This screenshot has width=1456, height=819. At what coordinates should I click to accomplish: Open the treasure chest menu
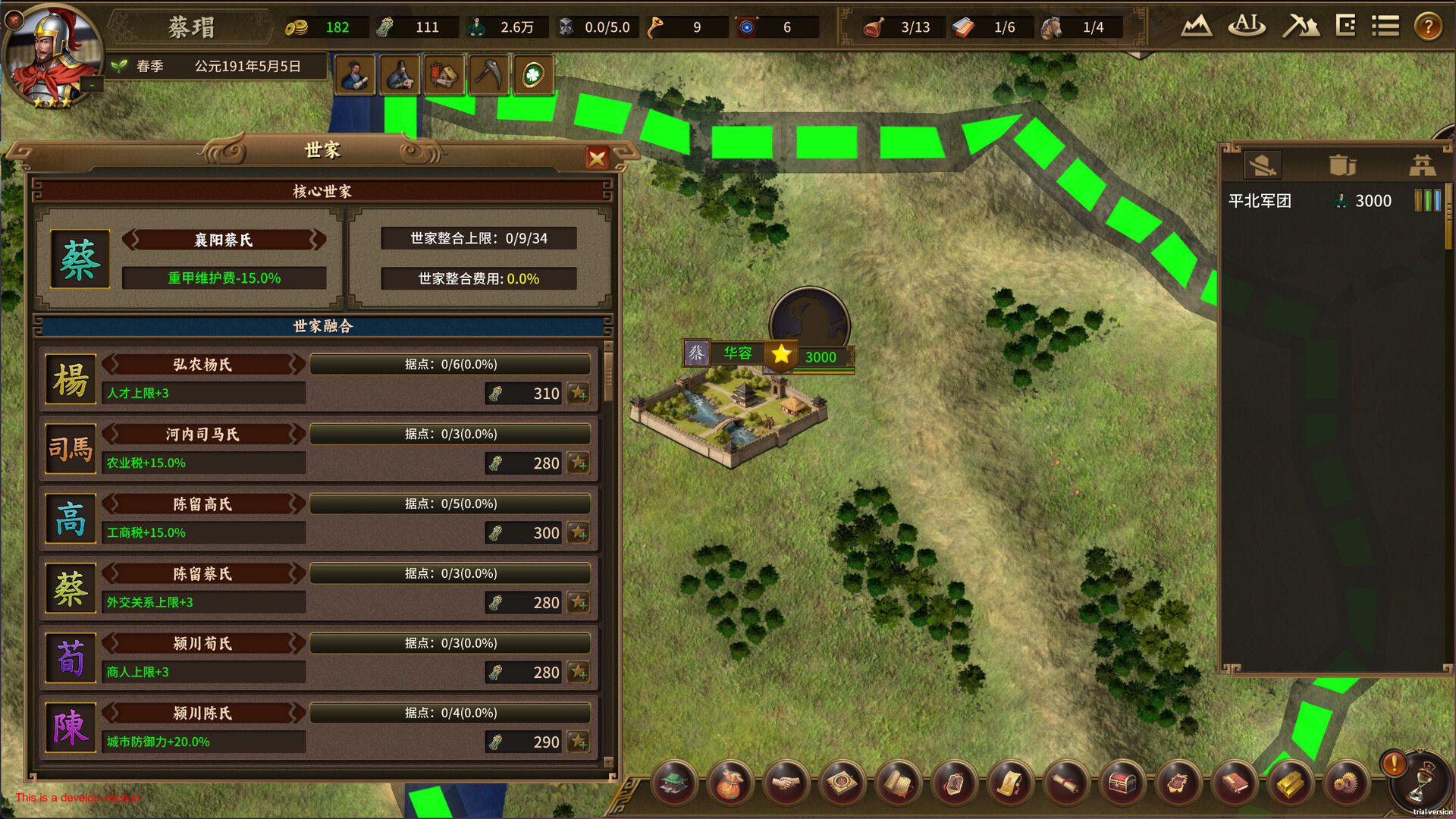click(1122, 783)
